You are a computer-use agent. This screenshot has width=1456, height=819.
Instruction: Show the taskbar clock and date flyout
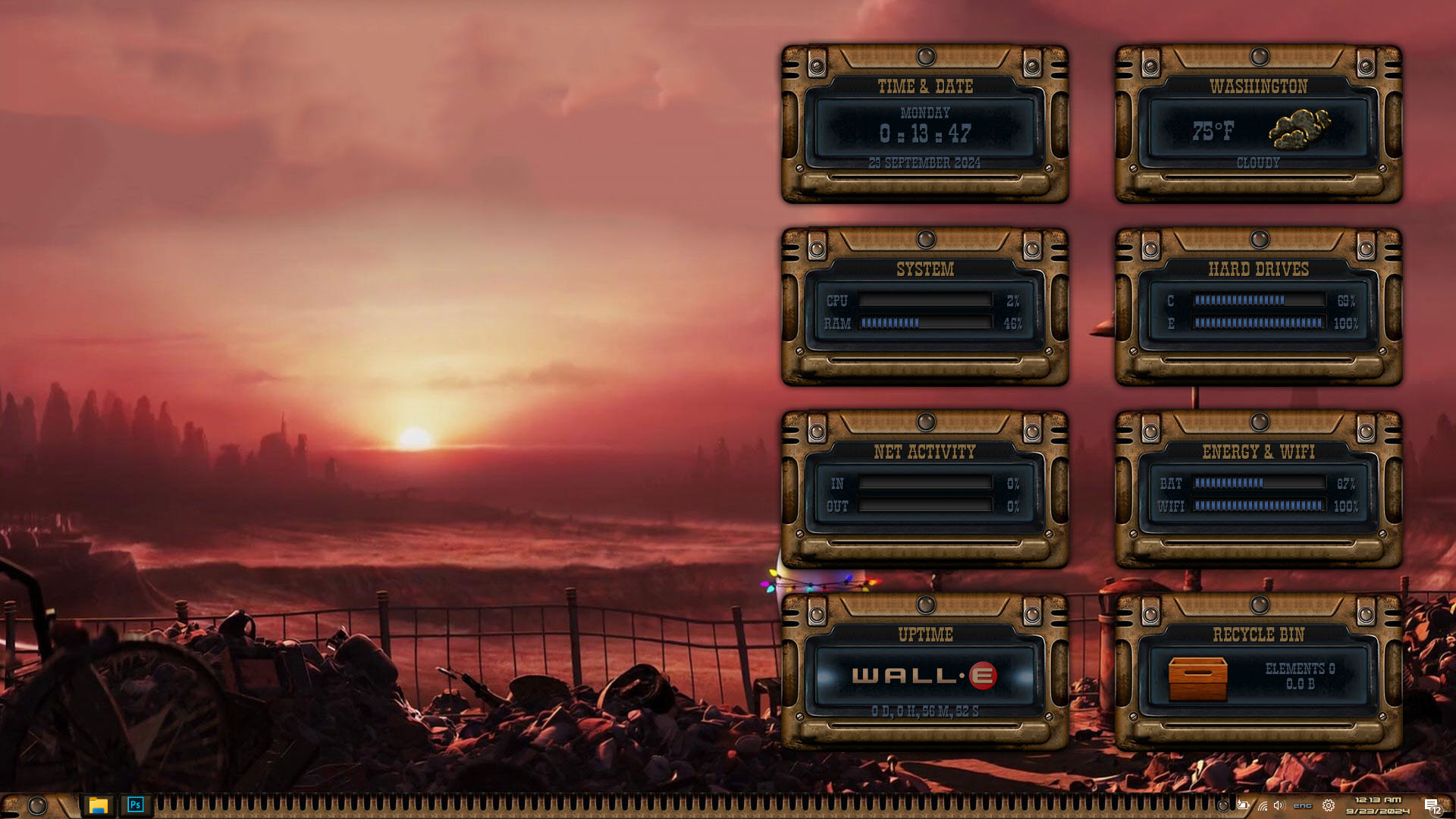1378,805
